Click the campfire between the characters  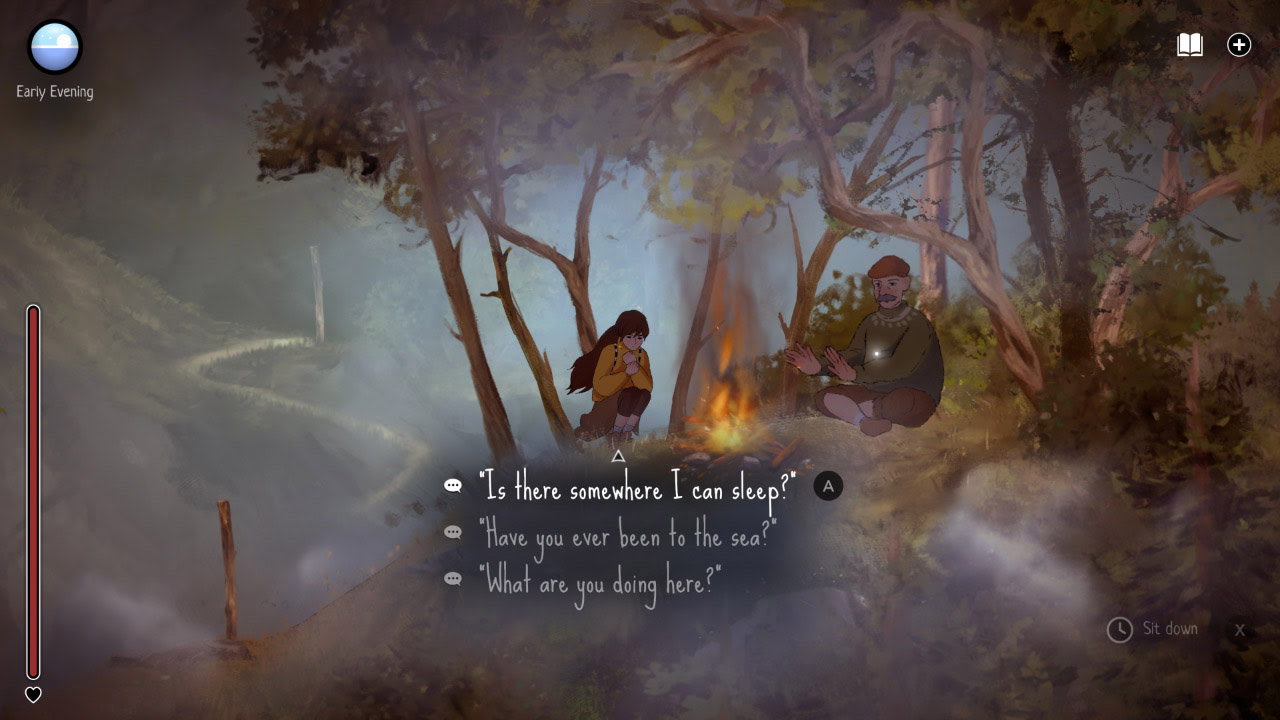click(x=726, y=400)
